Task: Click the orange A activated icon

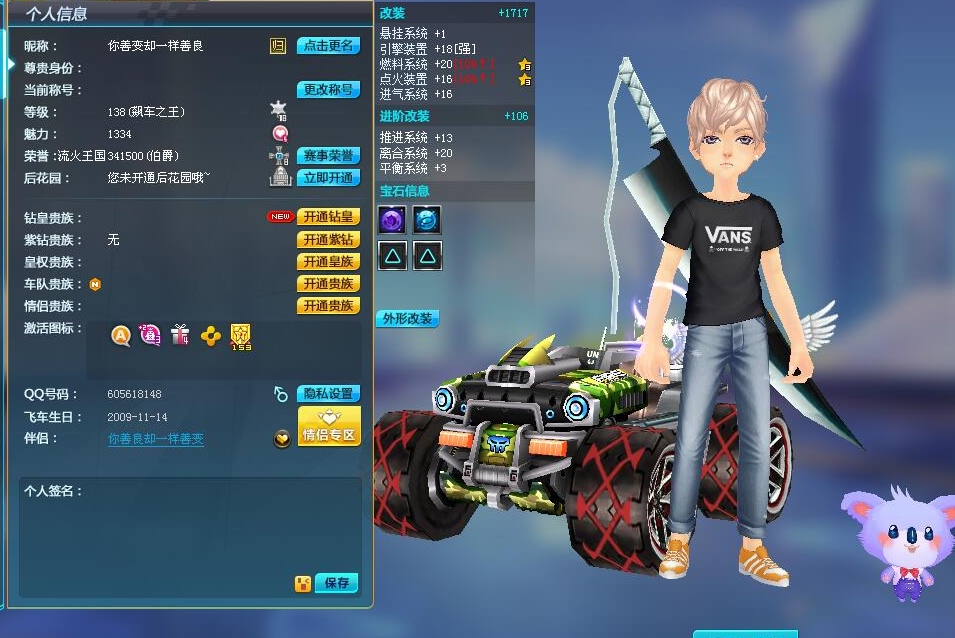Action: click(x=121, y=336)
